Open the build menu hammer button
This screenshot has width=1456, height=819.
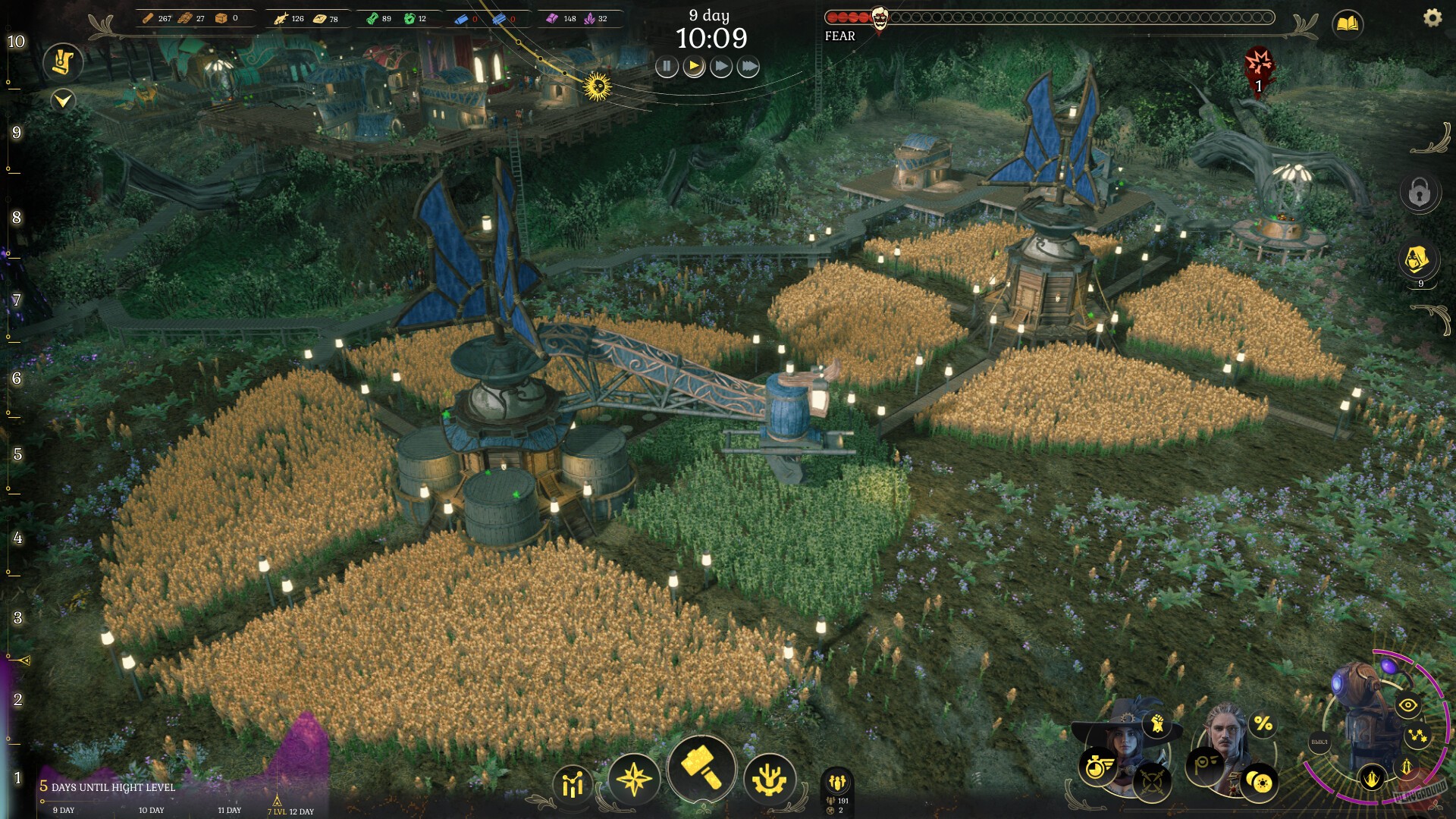tap(701, 767)
